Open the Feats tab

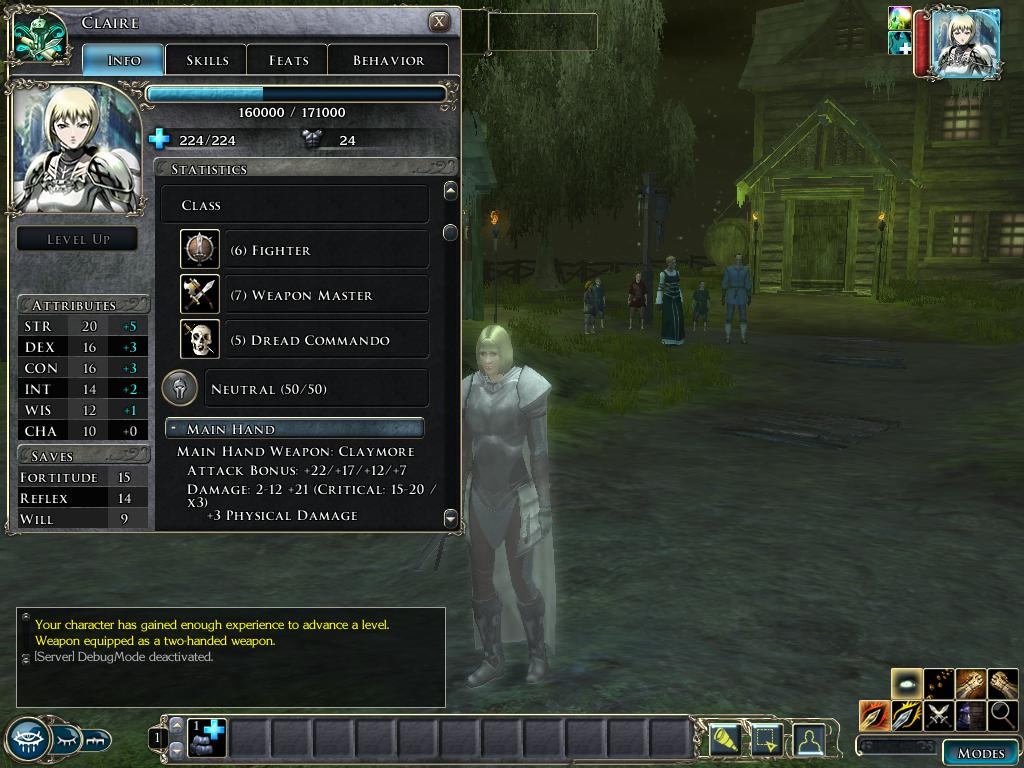(288, 60)
